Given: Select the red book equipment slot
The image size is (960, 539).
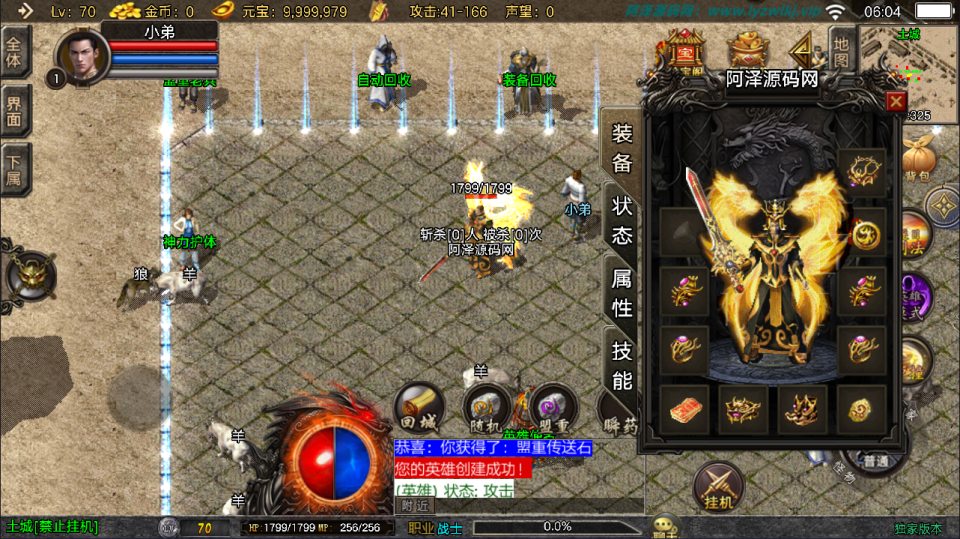Looking at the screenshot, I should [684, 410].
